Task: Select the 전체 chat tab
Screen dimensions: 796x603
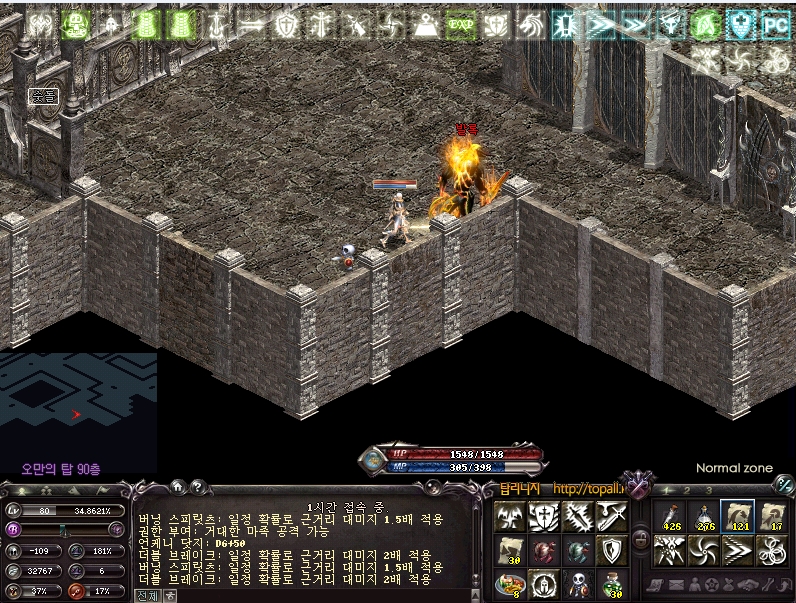Action: pos(146,595)
